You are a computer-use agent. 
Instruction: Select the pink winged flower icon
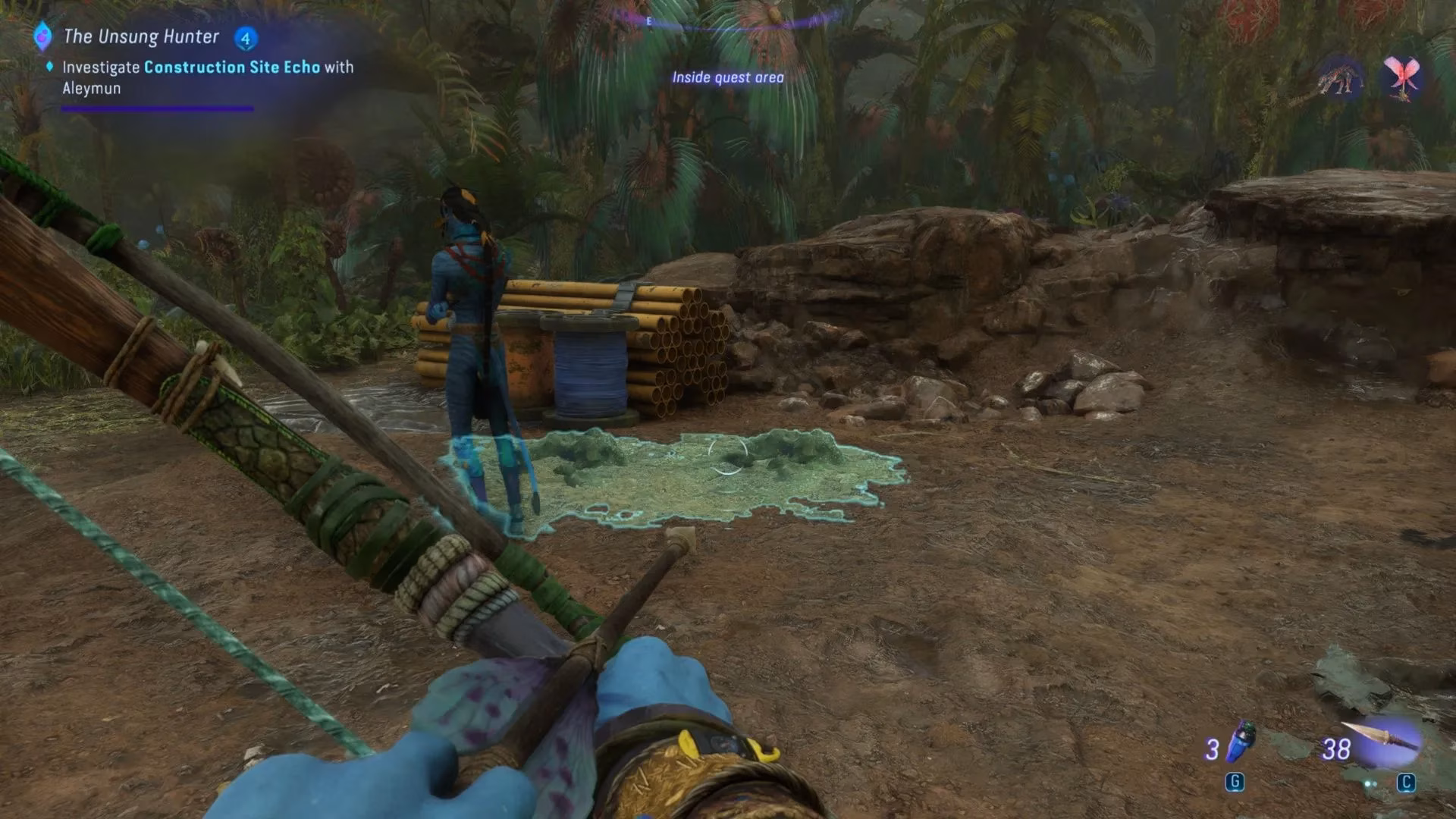pos(1401,77)
